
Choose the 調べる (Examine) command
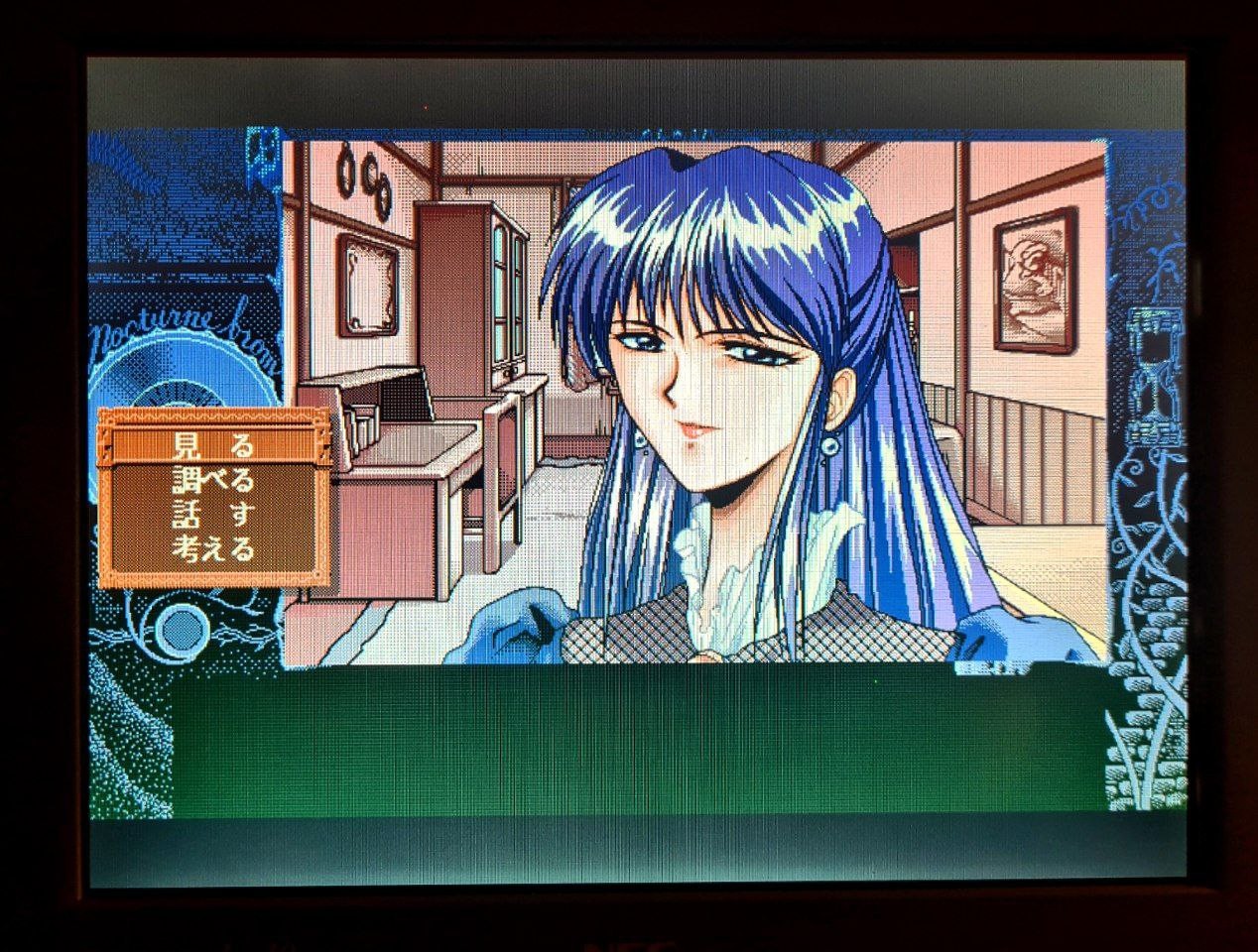pyautogui.click(x=212, y=481)
